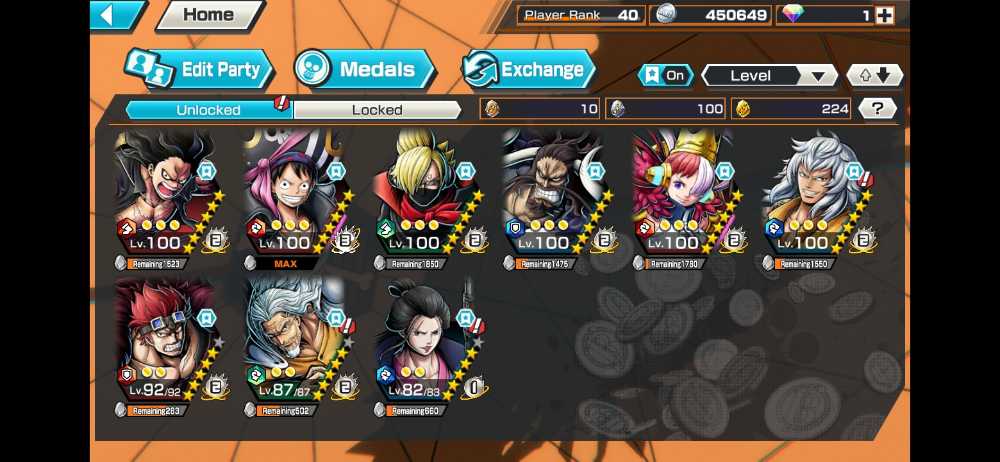Switch to the Unlocked tab
1000x462 pixels.
coord(208,109)
